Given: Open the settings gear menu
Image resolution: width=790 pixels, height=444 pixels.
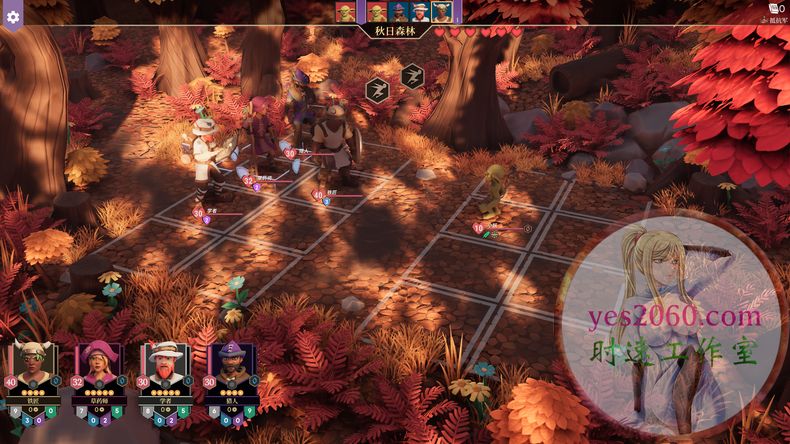Looking at the screenshot, I should point(13,18).
